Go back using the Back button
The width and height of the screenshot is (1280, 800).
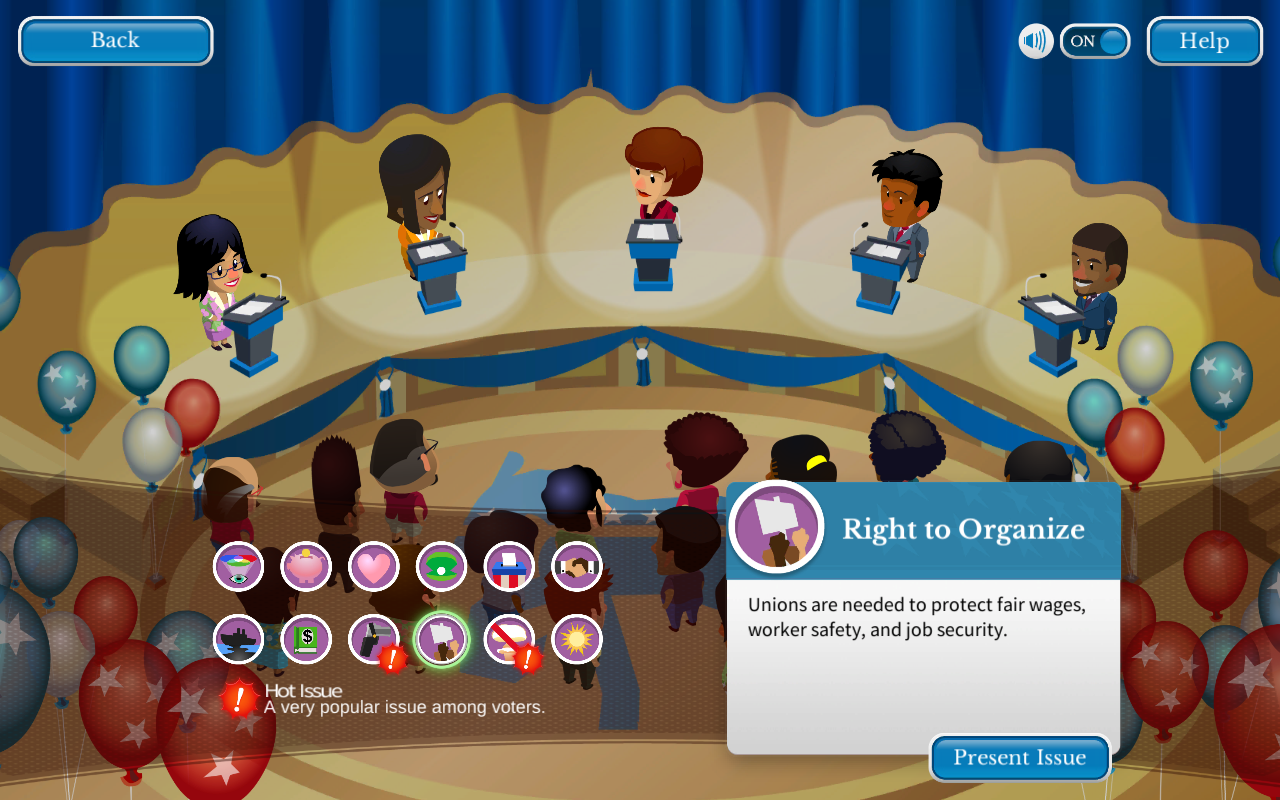pyautogui.click(x=115, y=41)
